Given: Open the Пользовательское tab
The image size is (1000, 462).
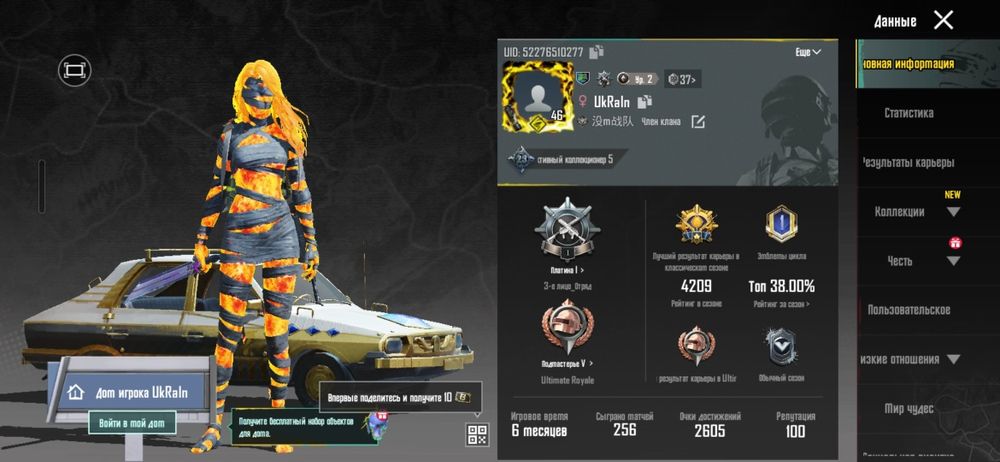Looking at the screenshot, I should (x=908, y=310).
